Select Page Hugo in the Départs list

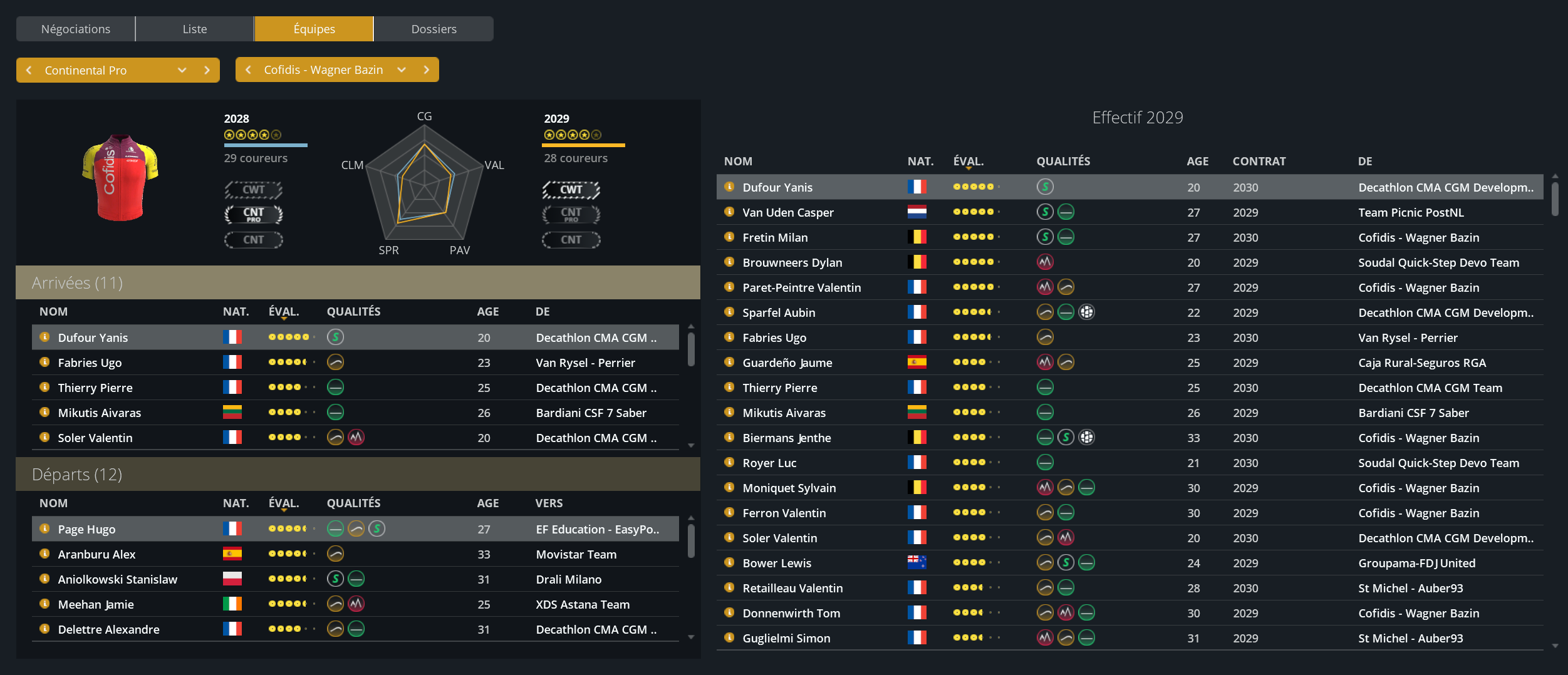pyautogui.click(x=87, y=529)
